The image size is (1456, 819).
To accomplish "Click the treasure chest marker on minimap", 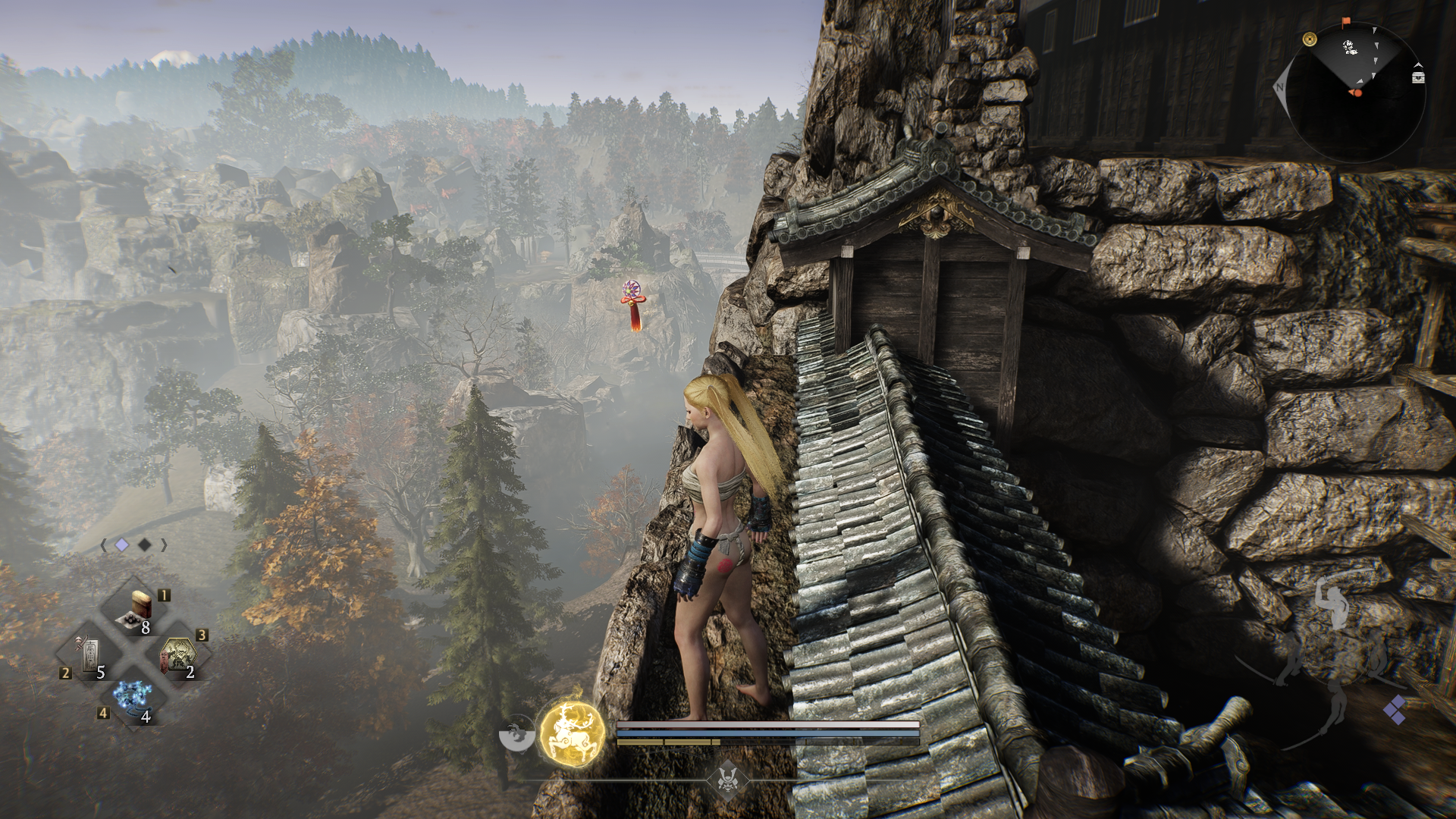I will [x=1418, y=77].
